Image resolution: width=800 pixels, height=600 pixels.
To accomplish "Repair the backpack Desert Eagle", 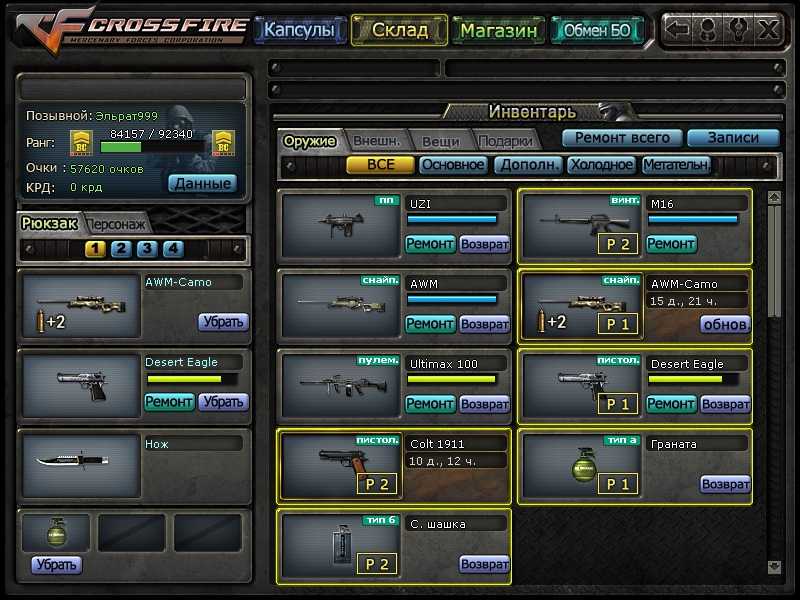I will pyautogui.click(x=169, y=402).
